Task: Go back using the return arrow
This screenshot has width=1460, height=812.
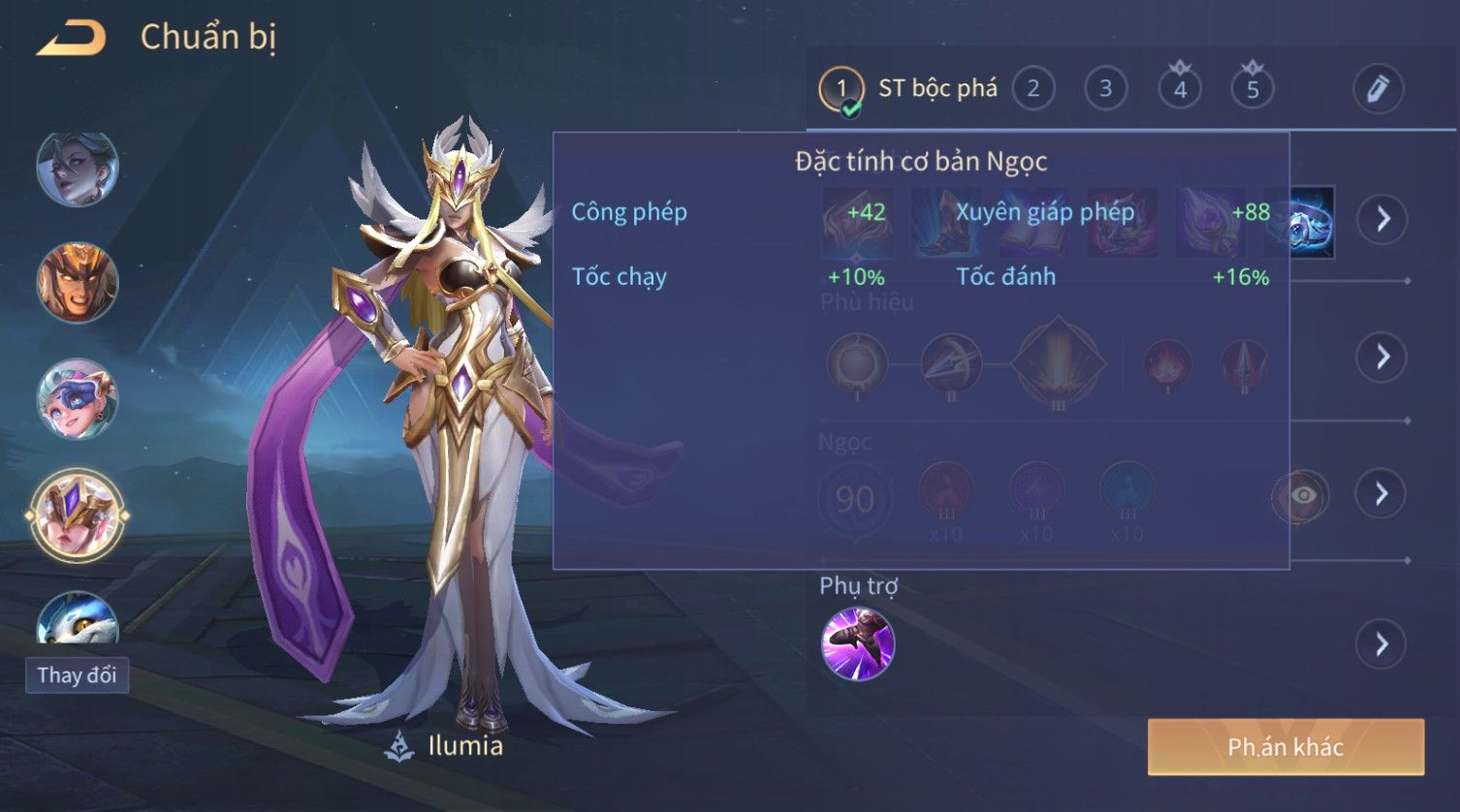Action: click(71, 39)
